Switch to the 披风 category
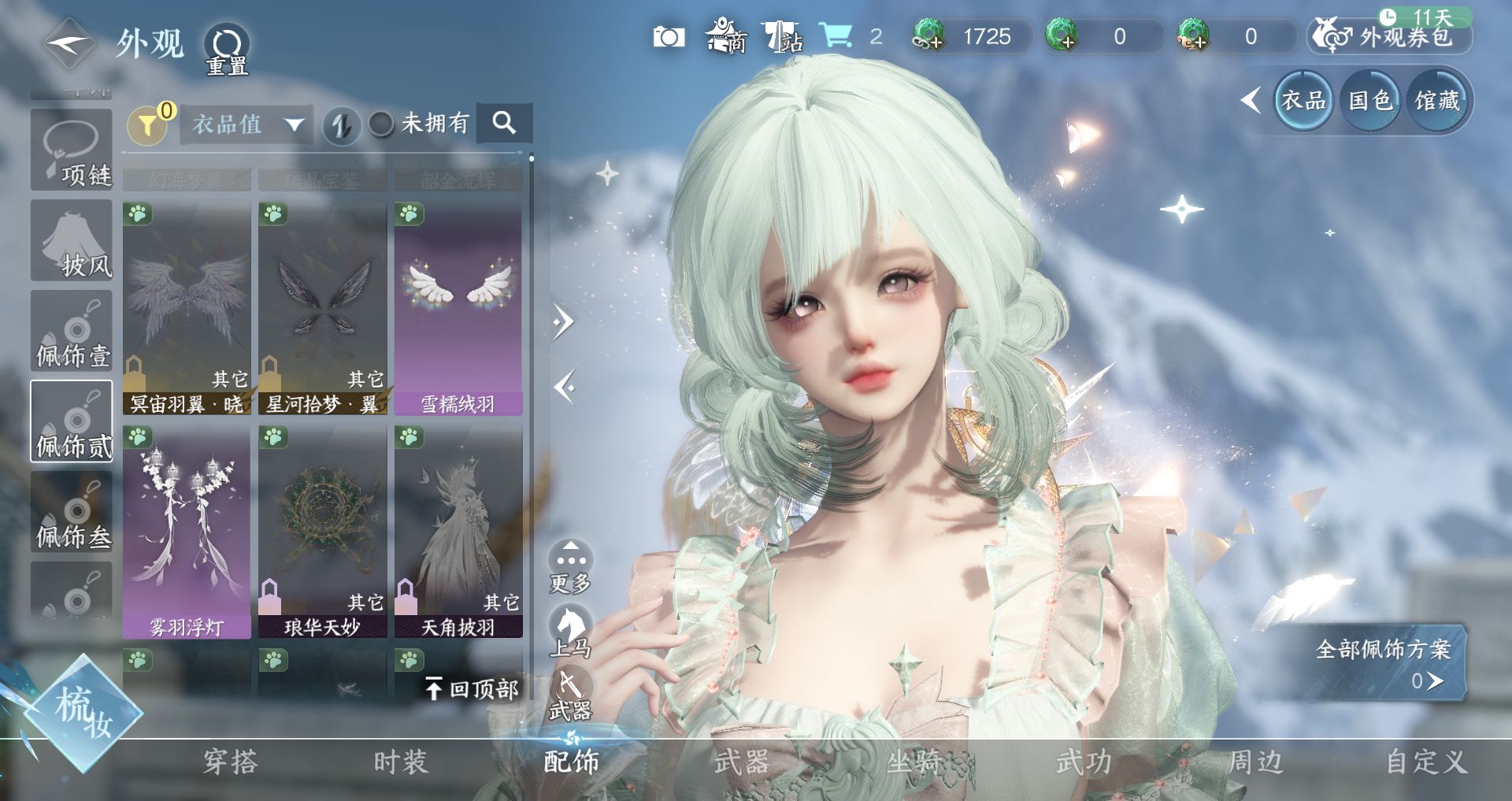This screenshot has height=801, width=1512. [x=72, y=240]
